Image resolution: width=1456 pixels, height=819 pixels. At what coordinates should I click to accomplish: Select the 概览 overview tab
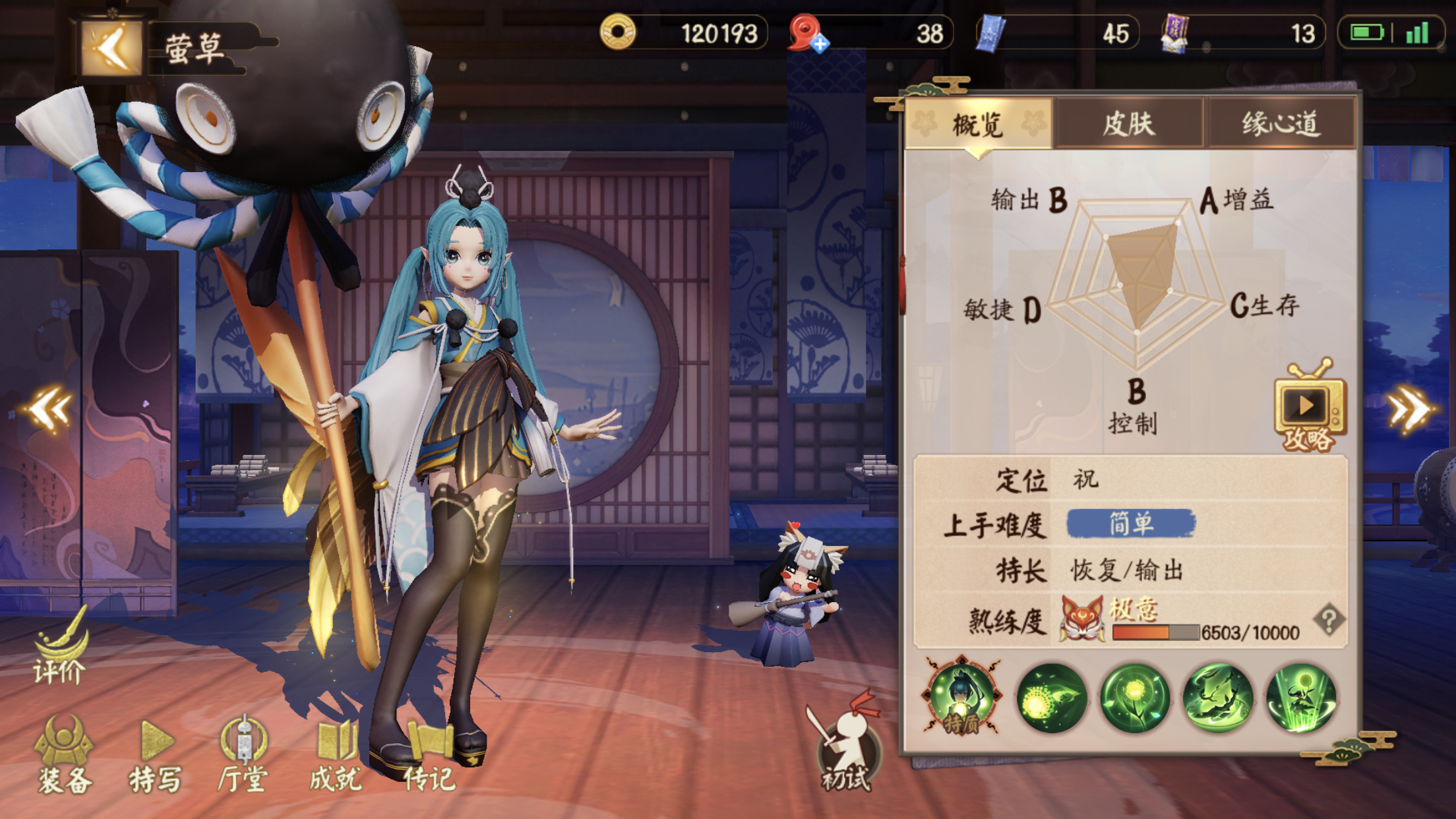tap(979, 123)
